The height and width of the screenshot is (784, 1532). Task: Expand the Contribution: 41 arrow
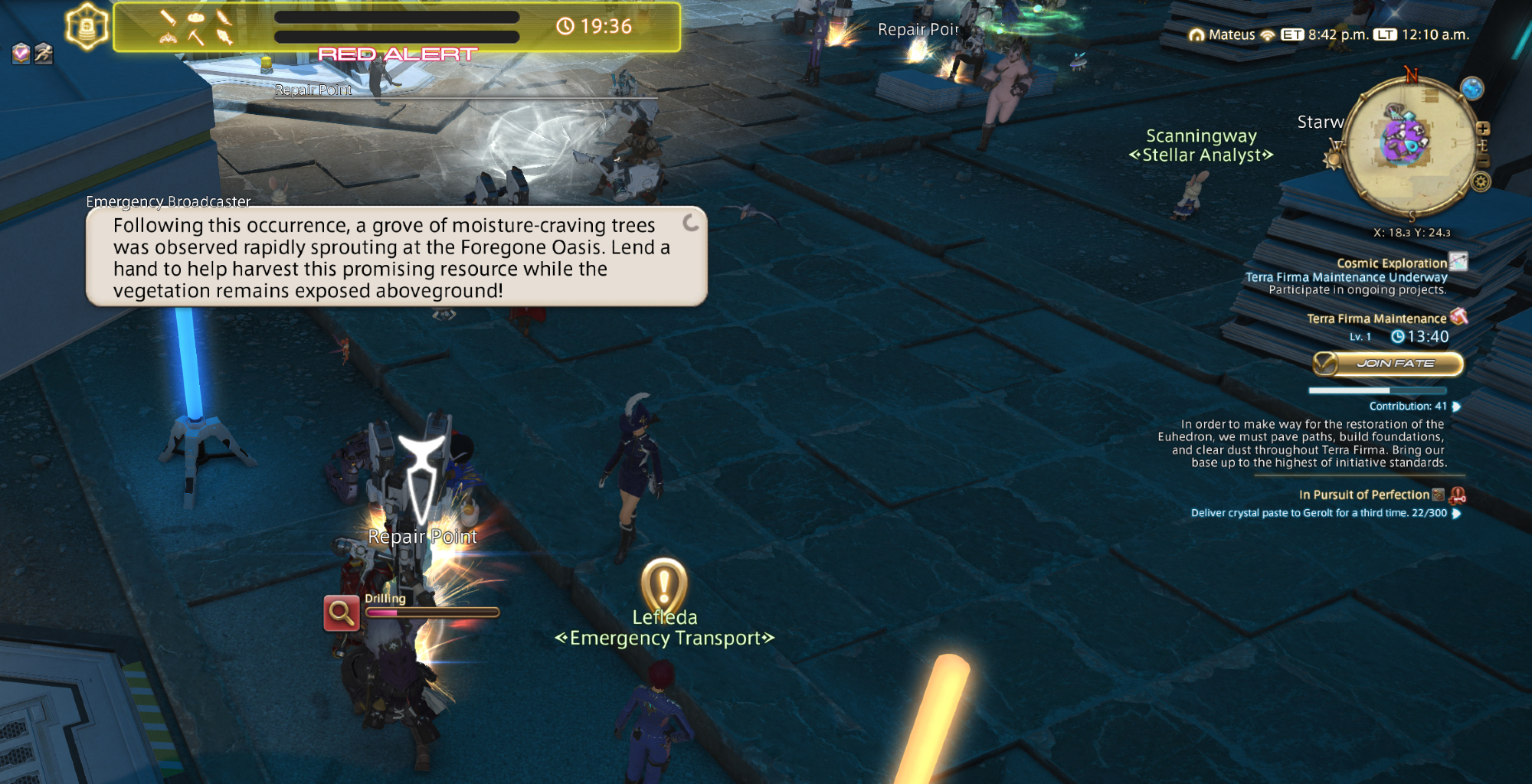(x=1456, y=407)
